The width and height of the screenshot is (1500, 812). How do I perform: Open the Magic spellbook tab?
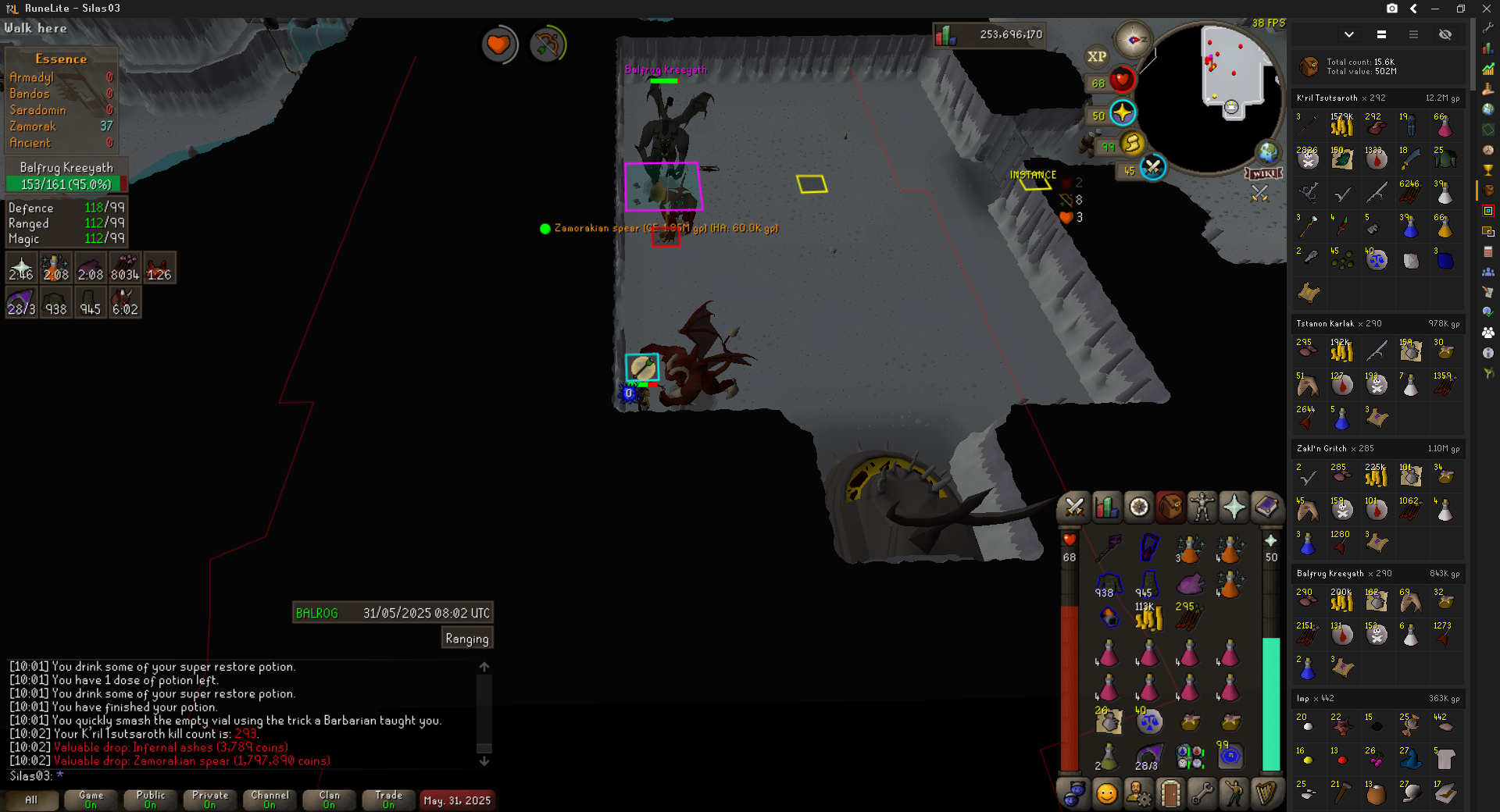1266,508
